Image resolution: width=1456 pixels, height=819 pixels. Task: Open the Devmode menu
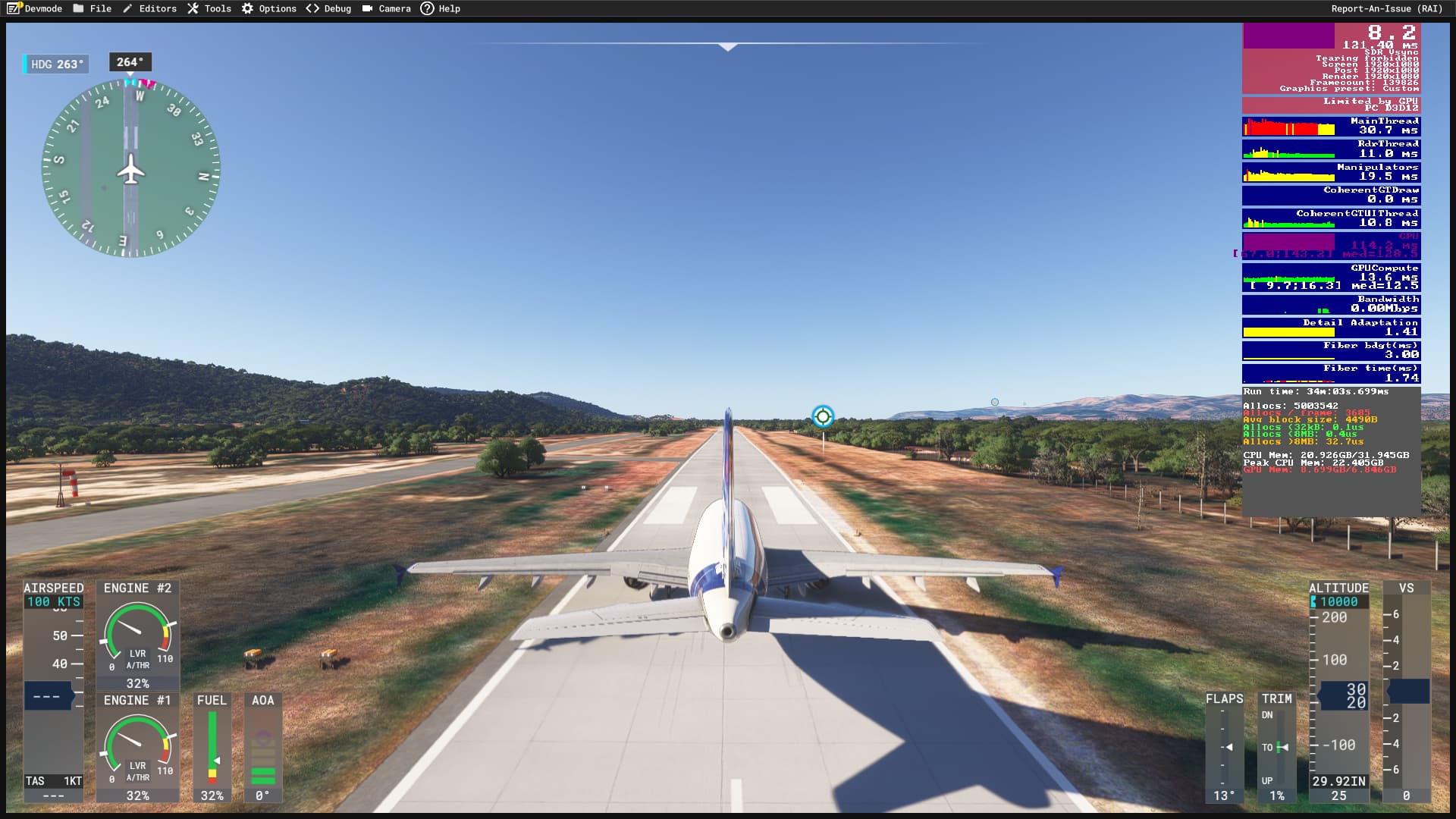point(35,8)
